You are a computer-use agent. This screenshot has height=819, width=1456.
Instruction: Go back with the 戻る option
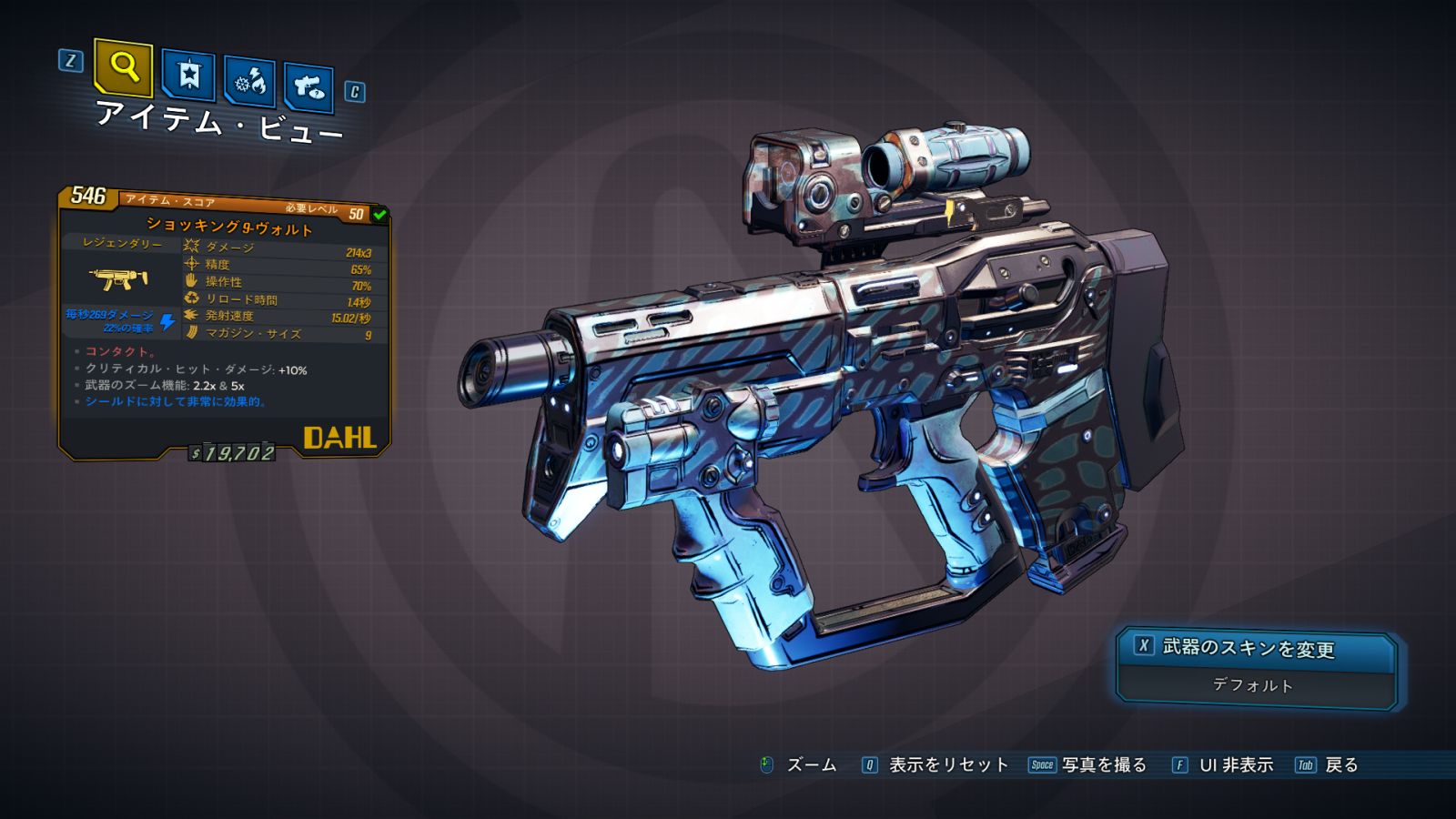[1340, 765]
